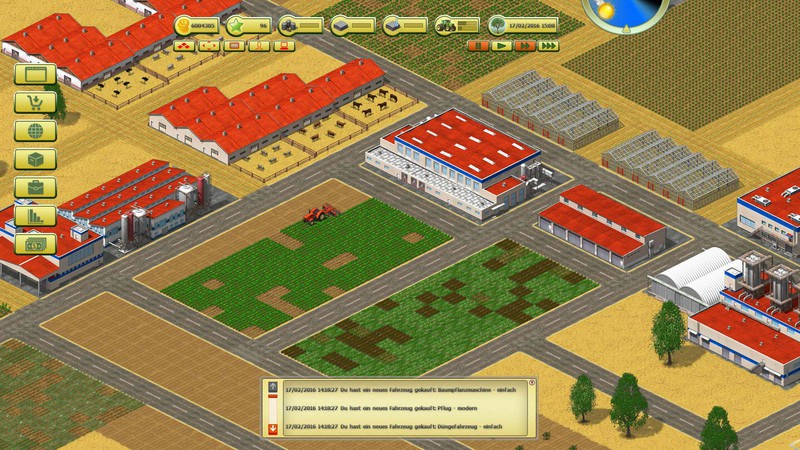Show the bar chart statistics
The height and width of the screenshot is (450, 800).
pos(35,215)
